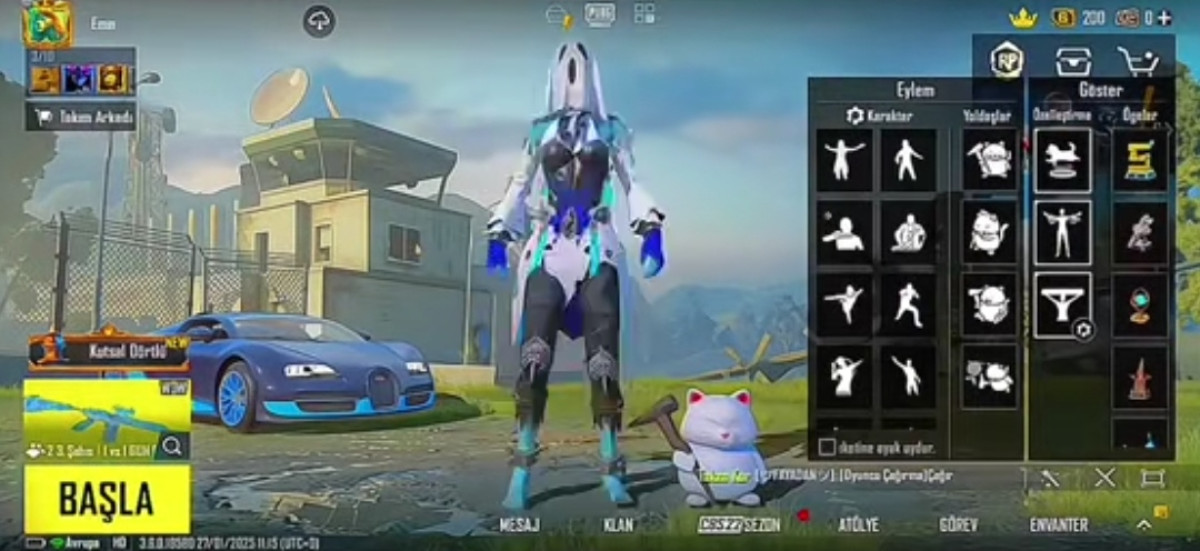Viewport: 1200px width, 551px height.
Task: Open the KLAN menu
Action: pyautogui.click(x=618, y=524)
